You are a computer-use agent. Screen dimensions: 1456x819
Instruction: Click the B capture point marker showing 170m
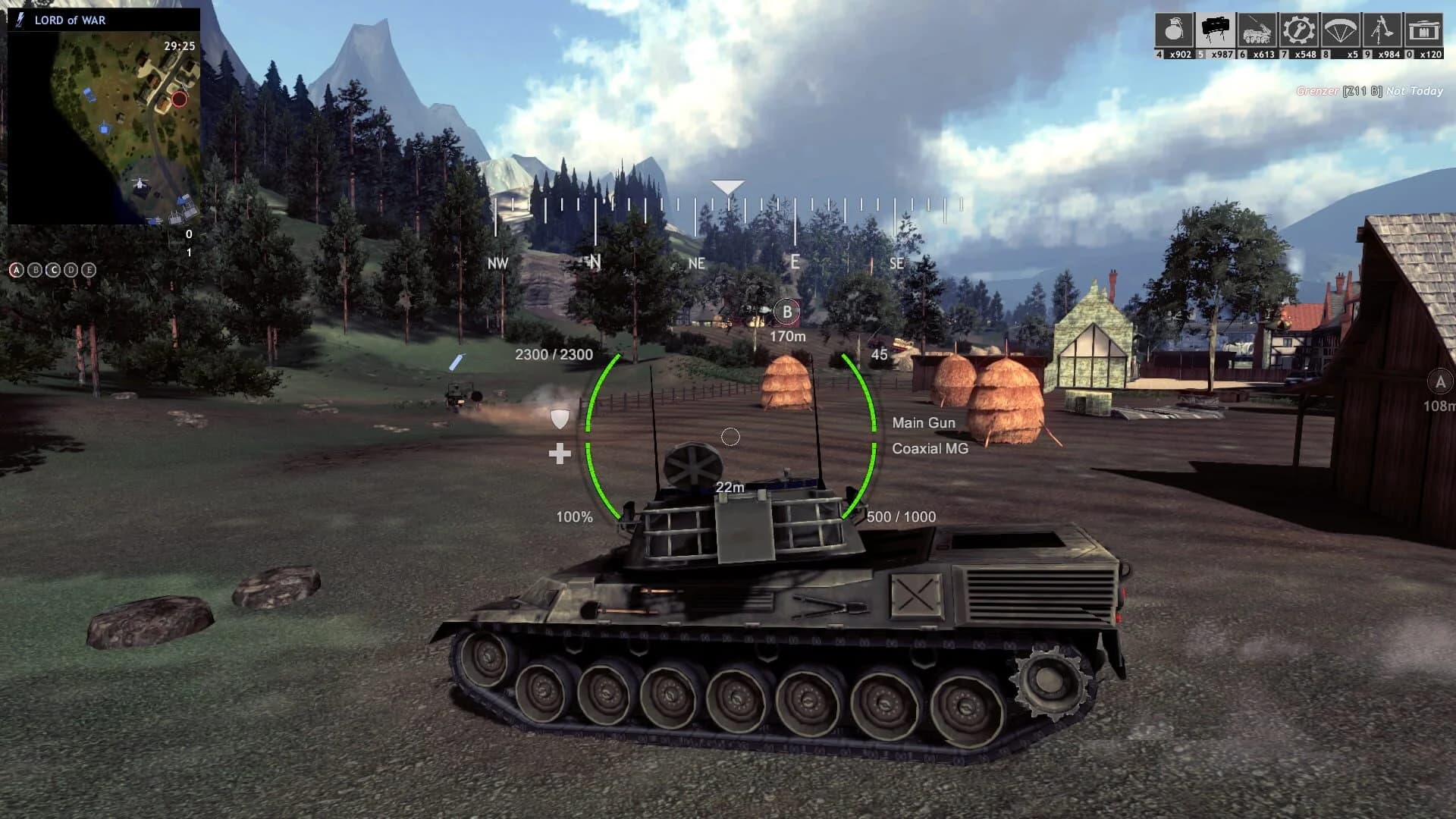(789, 310)
